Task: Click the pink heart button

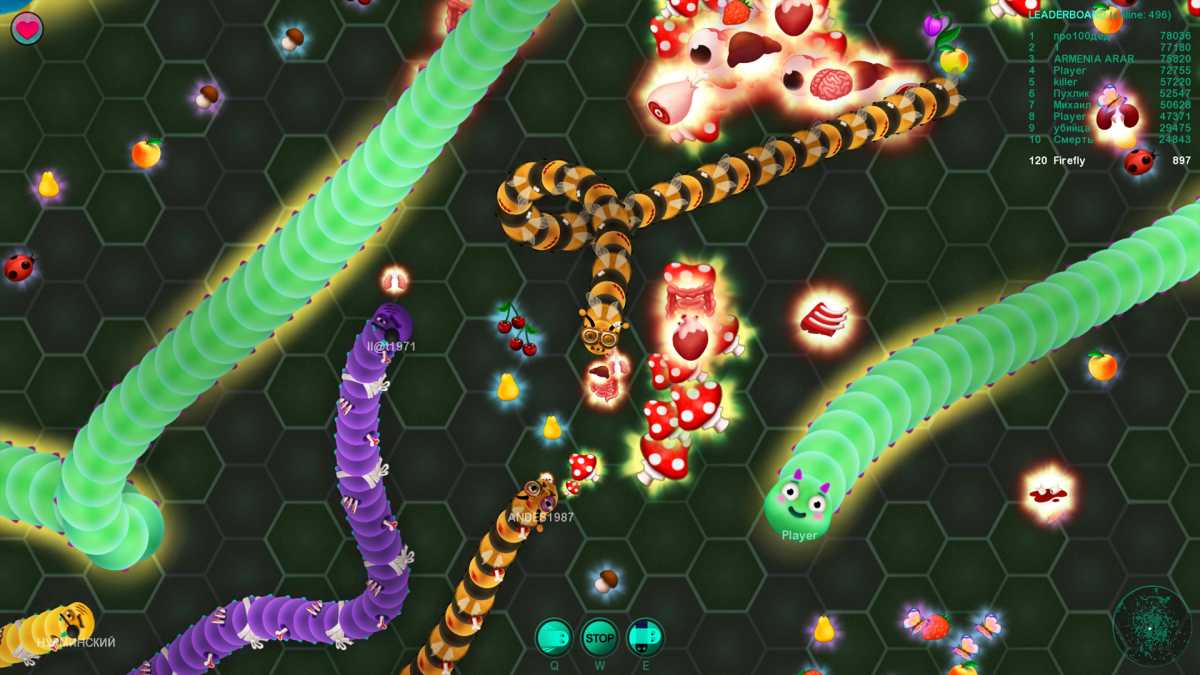Action: [27, 28]
